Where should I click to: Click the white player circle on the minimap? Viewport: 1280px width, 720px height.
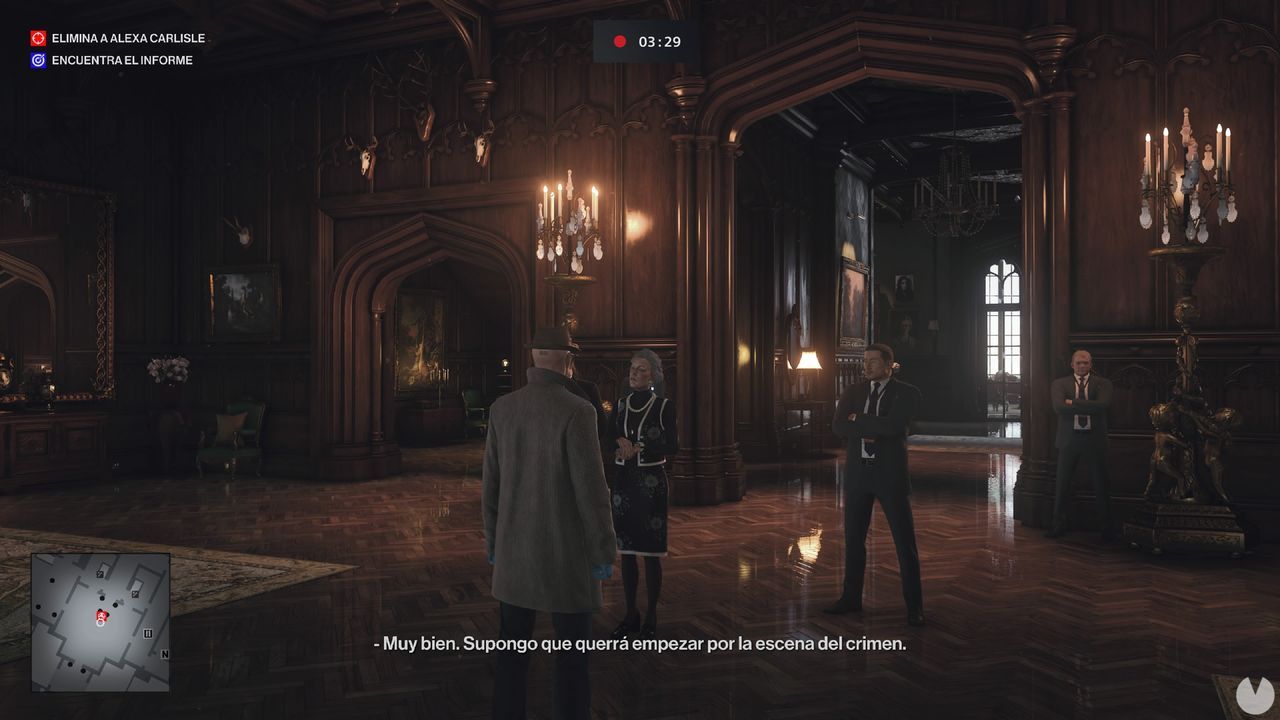[100, 623]
